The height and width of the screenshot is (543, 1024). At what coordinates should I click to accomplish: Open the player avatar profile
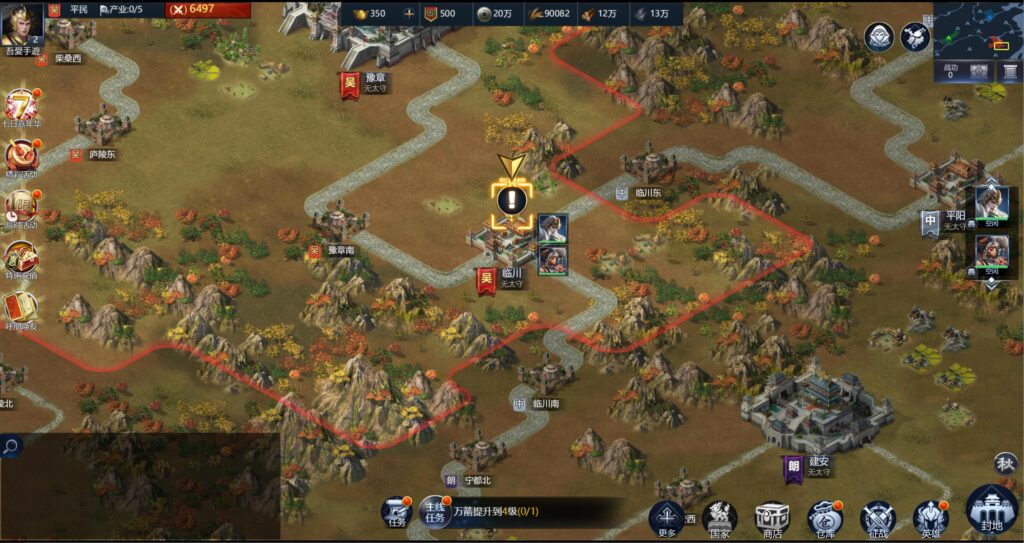(22, 23)
